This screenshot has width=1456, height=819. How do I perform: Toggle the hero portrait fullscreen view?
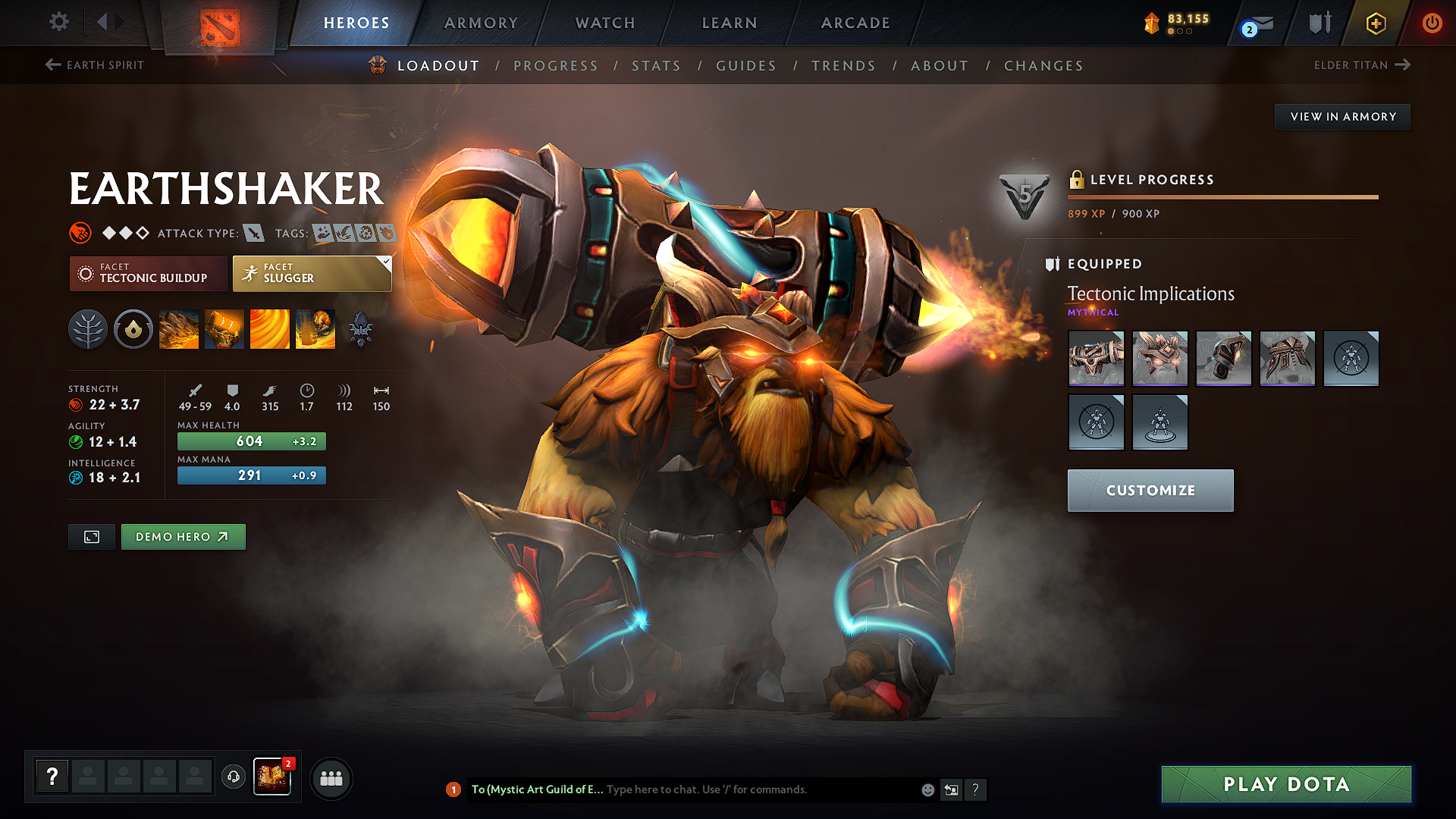pos(91,536)
